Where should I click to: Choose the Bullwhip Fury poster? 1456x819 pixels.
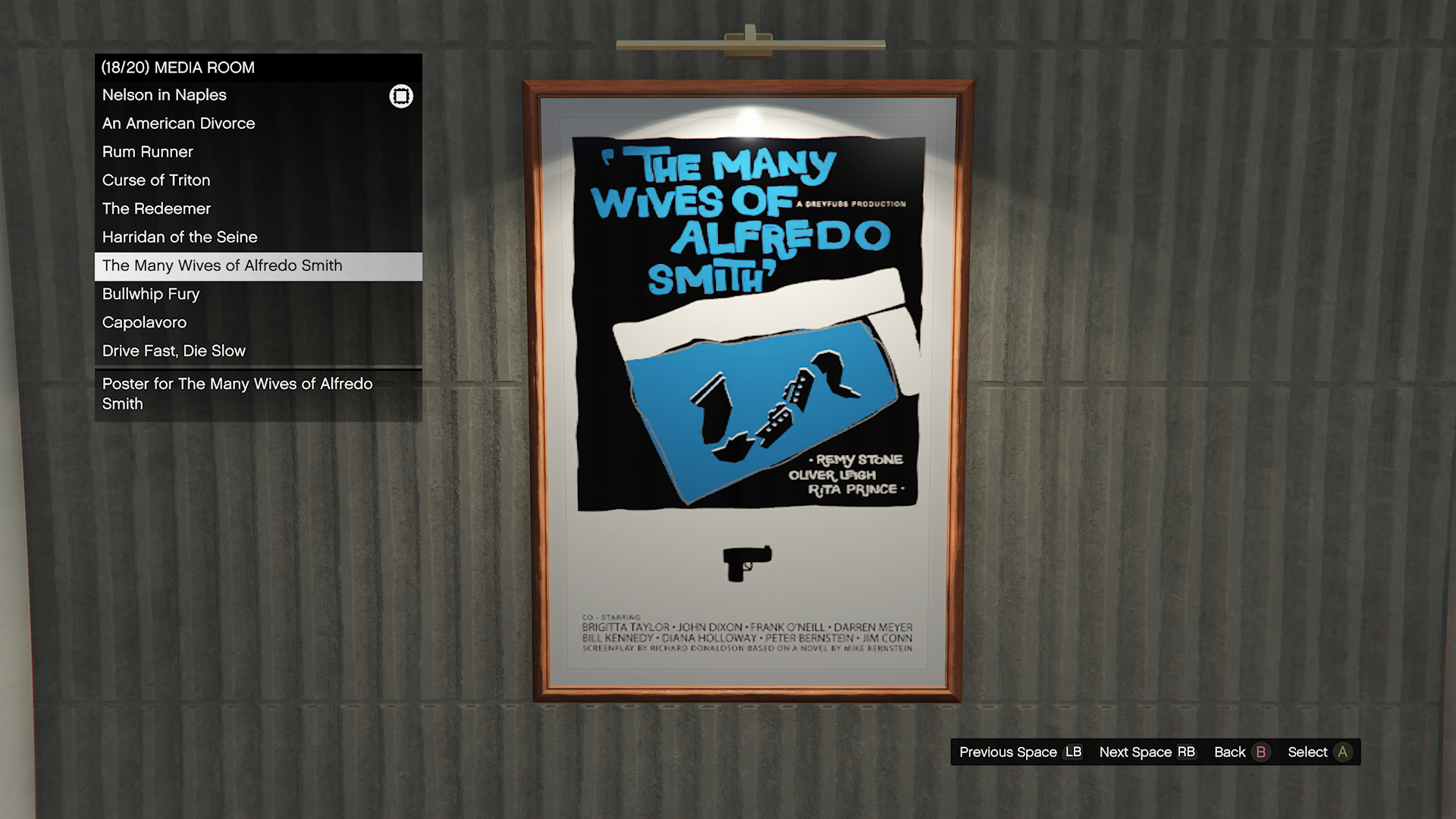point(151,294)
